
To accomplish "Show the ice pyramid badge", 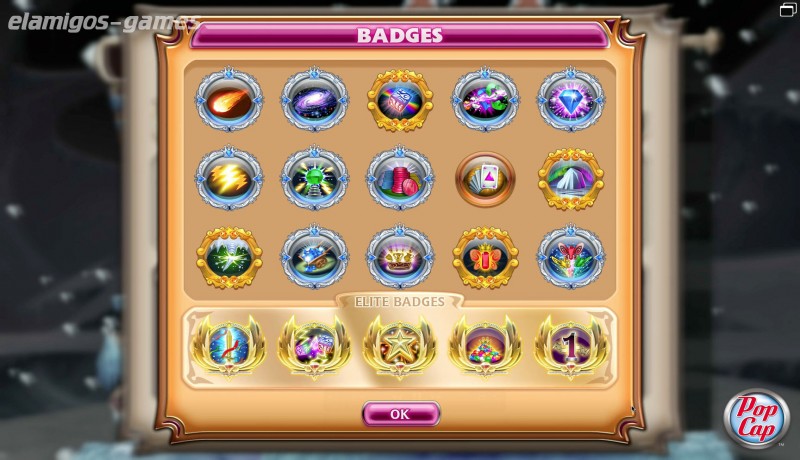I will click(x=571, y=179).
